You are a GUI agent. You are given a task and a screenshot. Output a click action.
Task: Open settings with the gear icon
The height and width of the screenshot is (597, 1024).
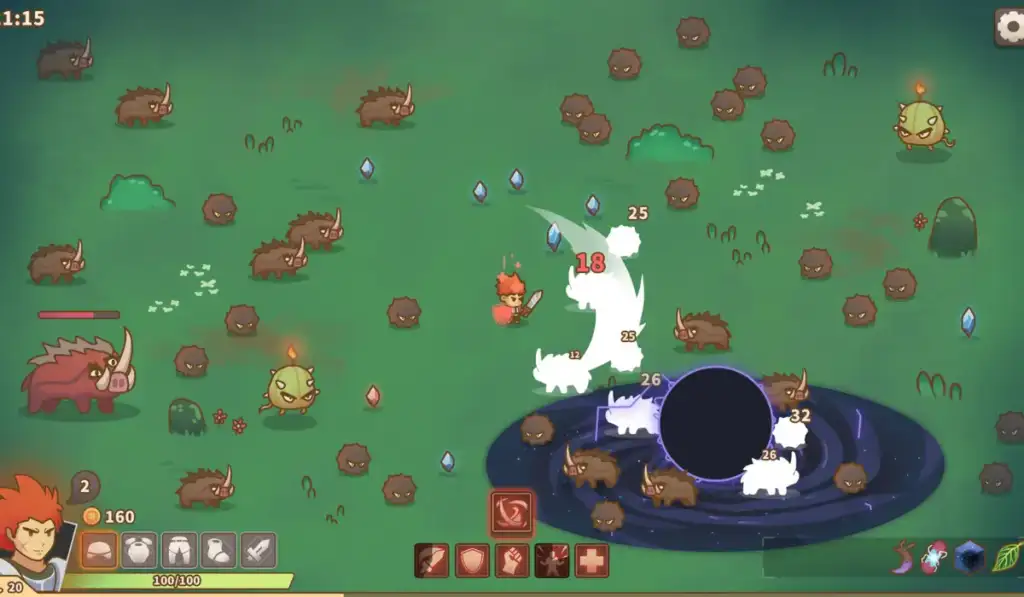tap(1010, 26)
